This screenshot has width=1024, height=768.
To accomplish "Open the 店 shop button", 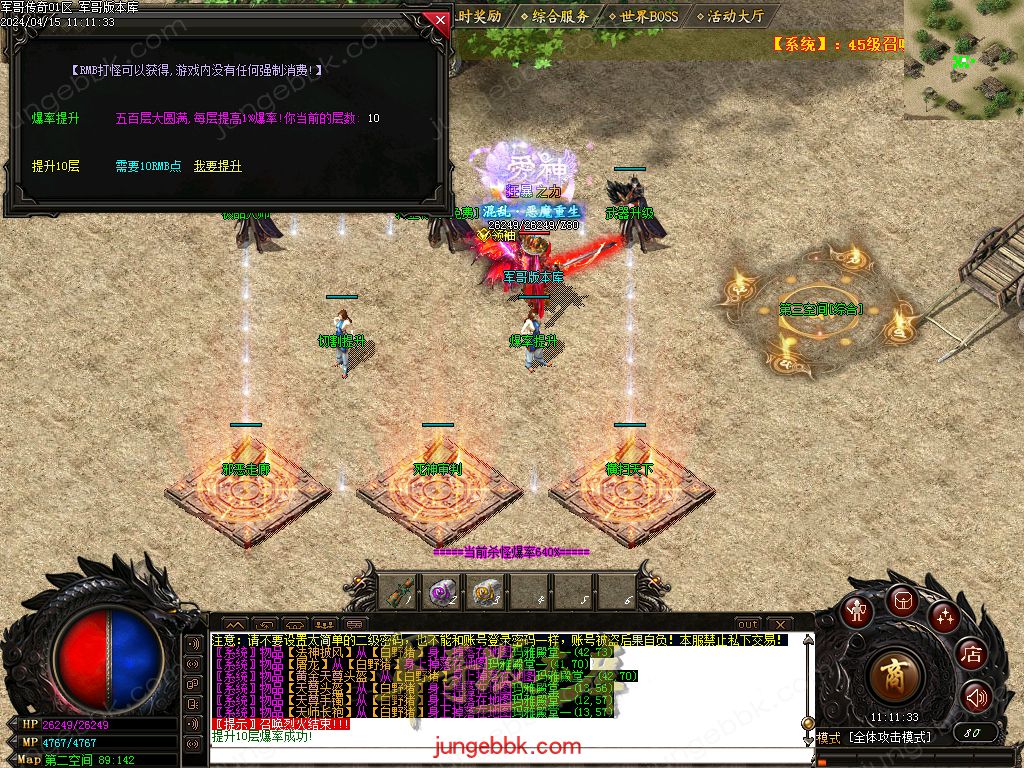I will click(972, 655).
